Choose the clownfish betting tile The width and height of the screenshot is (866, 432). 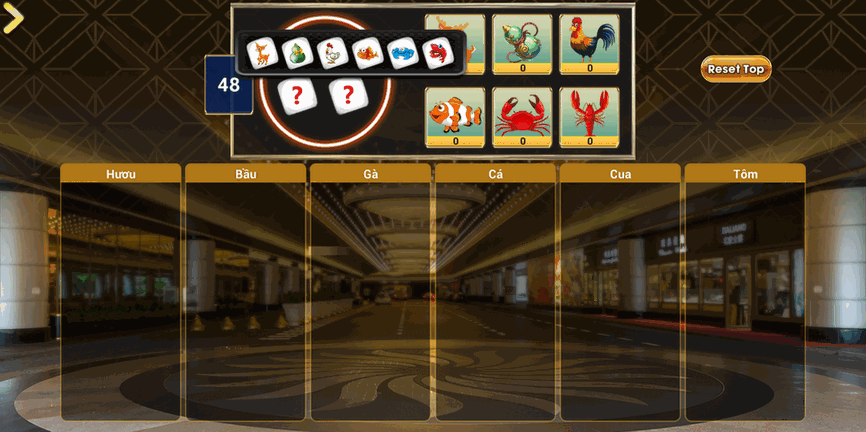pyautogui.click(x=455, y=116)
